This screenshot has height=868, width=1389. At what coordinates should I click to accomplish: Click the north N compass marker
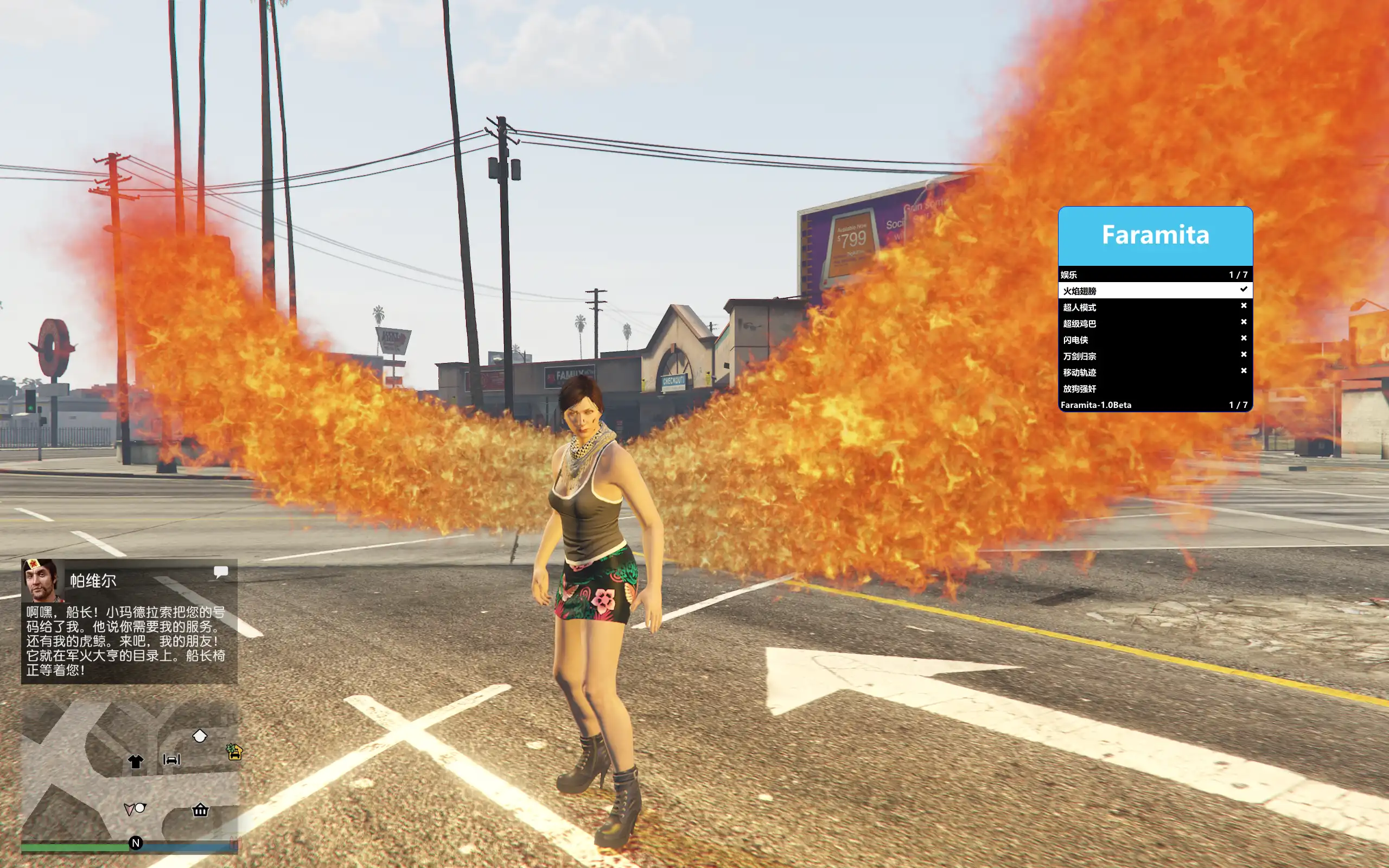pos(136,843)
